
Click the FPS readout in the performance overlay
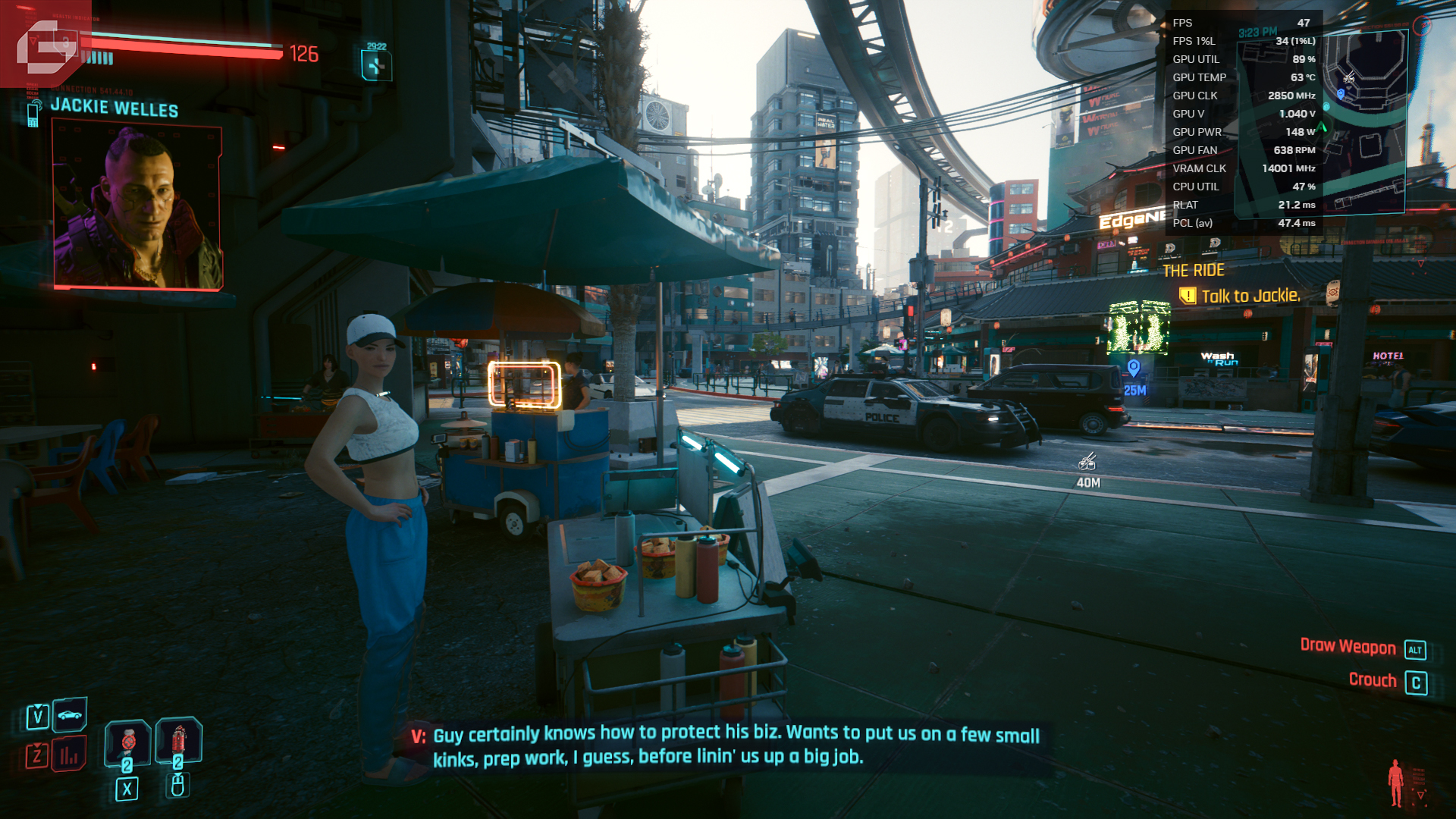point(1243,23)
